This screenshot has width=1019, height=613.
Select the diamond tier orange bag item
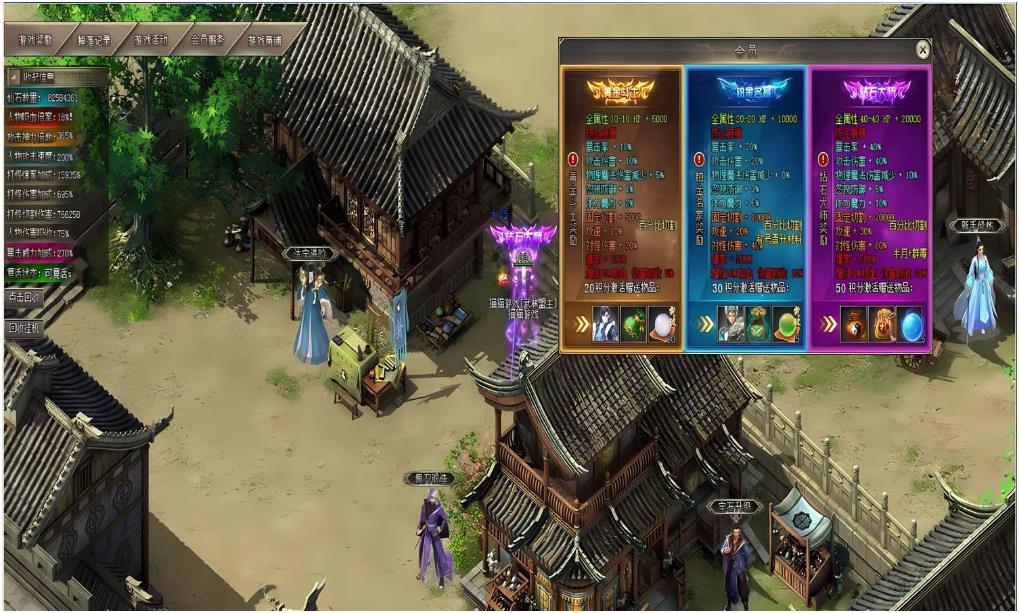point(882,324)
